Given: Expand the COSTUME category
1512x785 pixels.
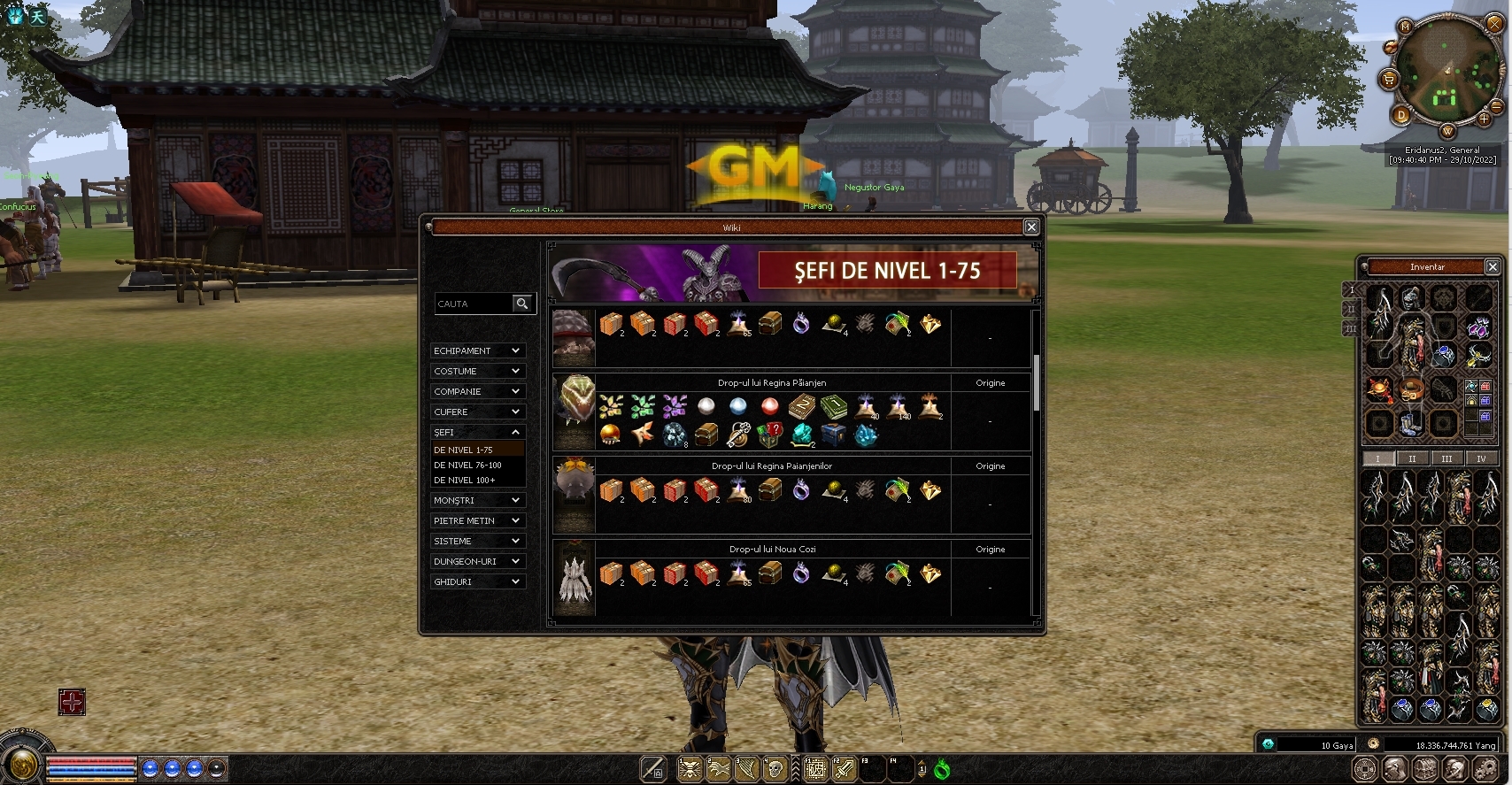Looking at the screenshot, I should coord(477,371).
